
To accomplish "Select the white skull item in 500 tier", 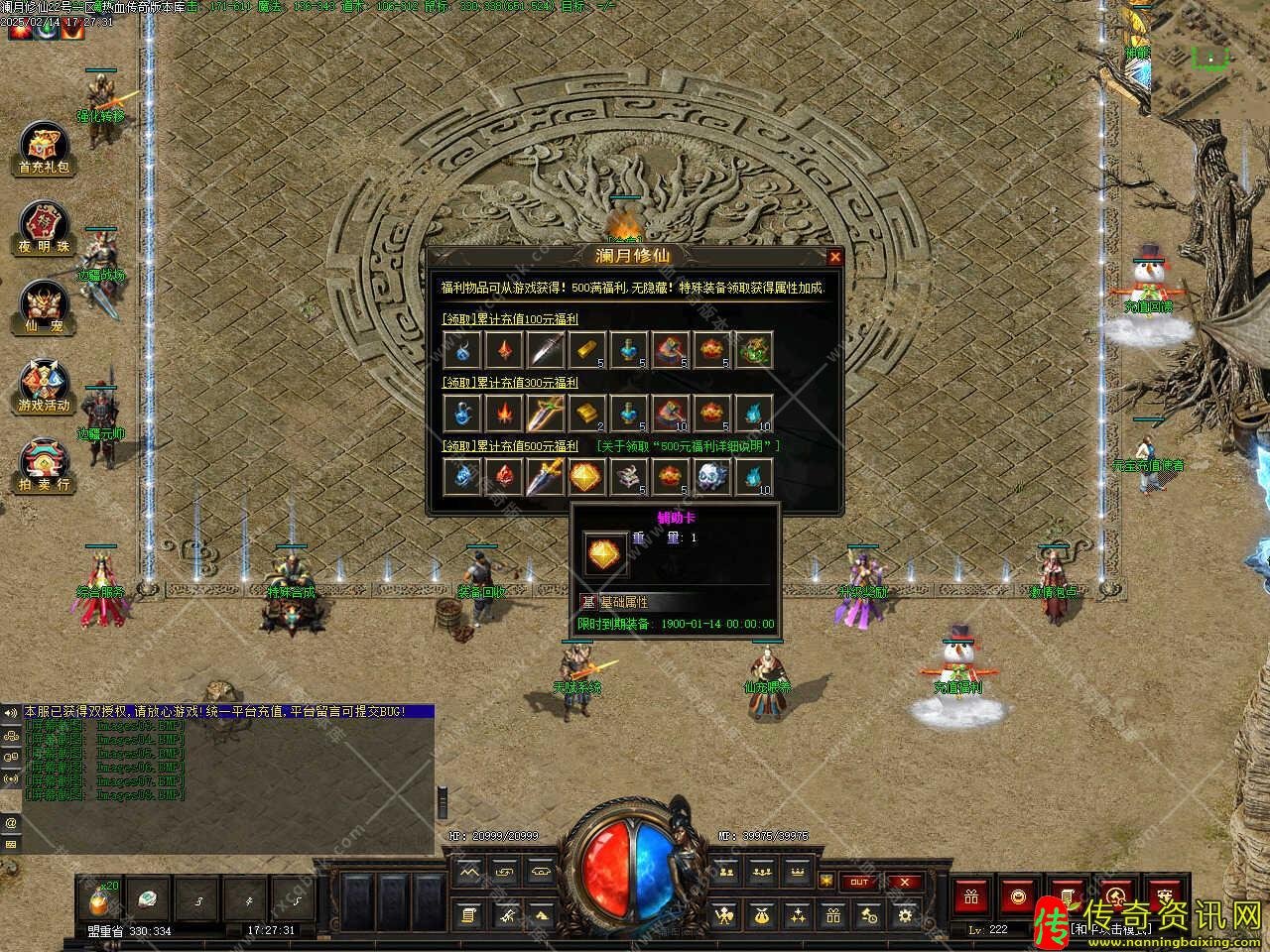I will (x=710, y=477).
